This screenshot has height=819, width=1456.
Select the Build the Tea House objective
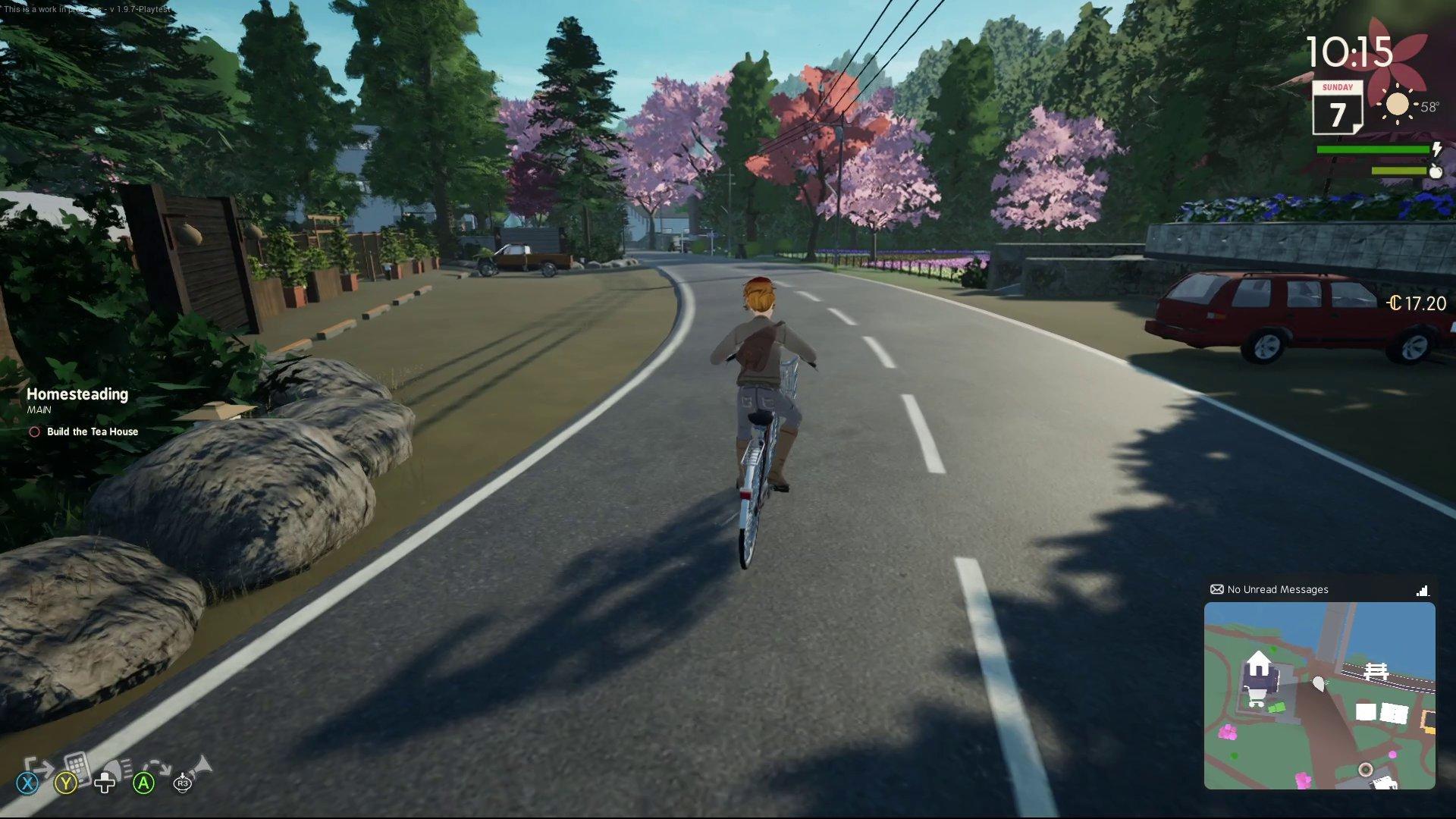click(x=92, y=431)
